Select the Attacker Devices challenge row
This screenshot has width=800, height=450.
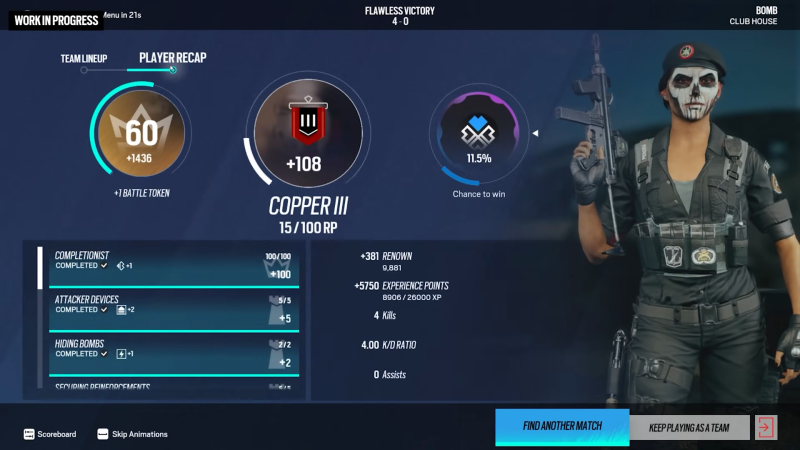(x=170, y=309)
